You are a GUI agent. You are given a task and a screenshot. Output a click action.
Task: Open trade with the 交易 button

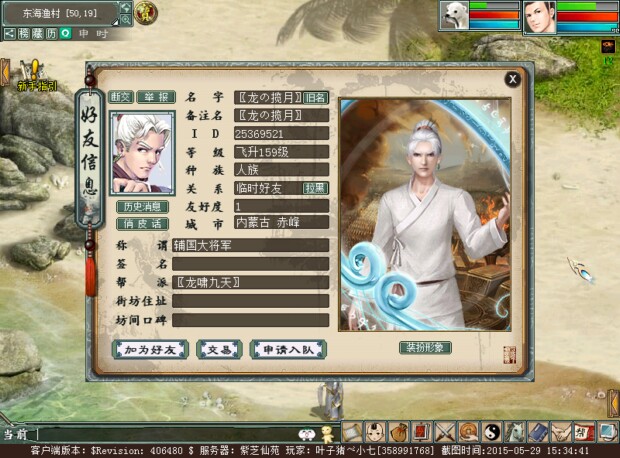point(219,349)
